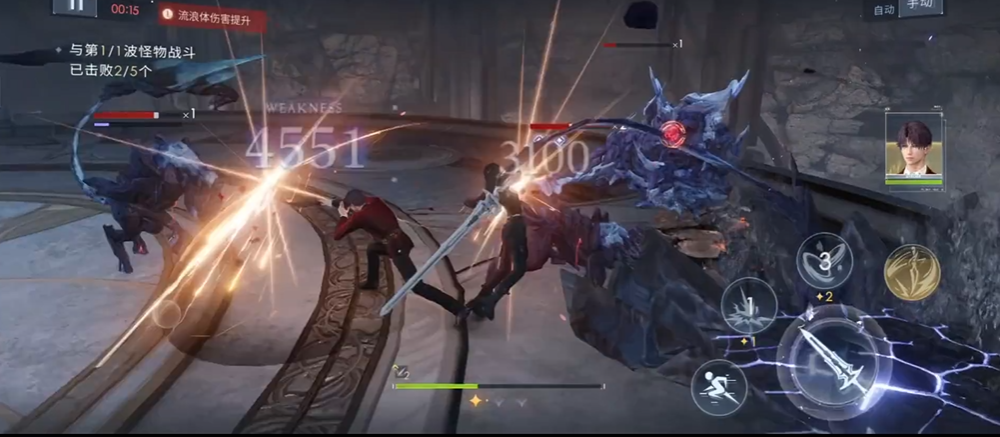Pause the battle
Image resolution: width=1000 pixels, height=437 pixels.
74,6
